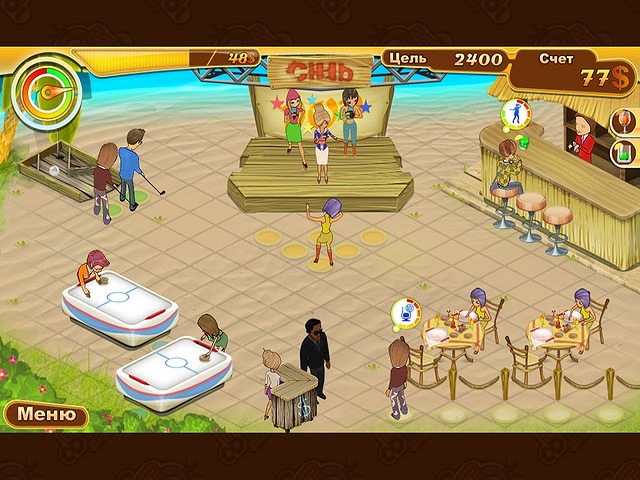The image size is (640, 480).
Task: Click the thought bubble beside the dining tables
Action: [x=404, y=312]
